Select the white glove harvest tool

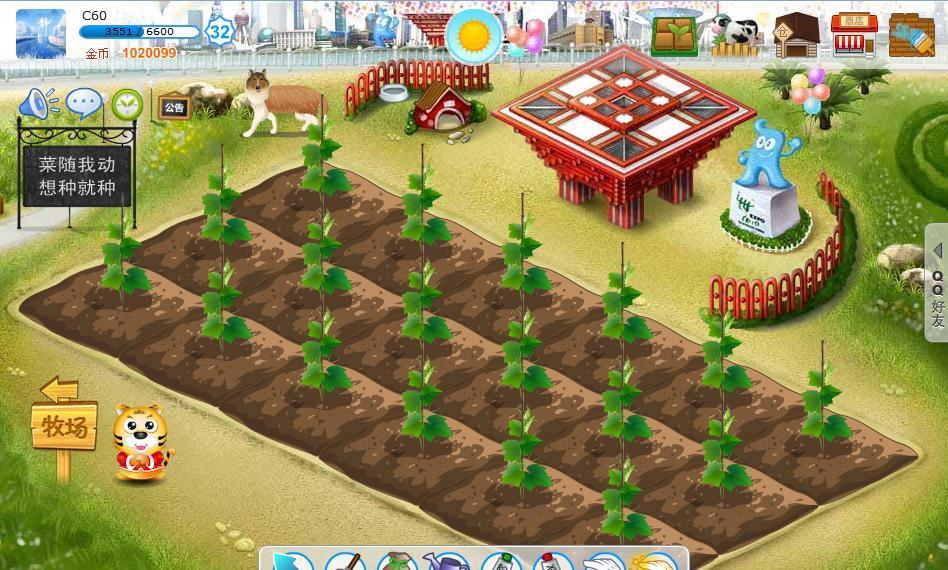pos(604,561)
